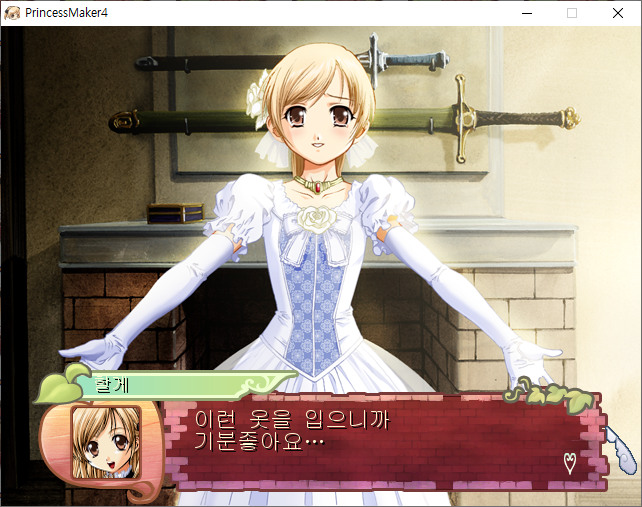Minimize the PrincessMaker4 window
The width and height of the screenshot is (642, 507).
pyautogui.click(x=526, y=13)
